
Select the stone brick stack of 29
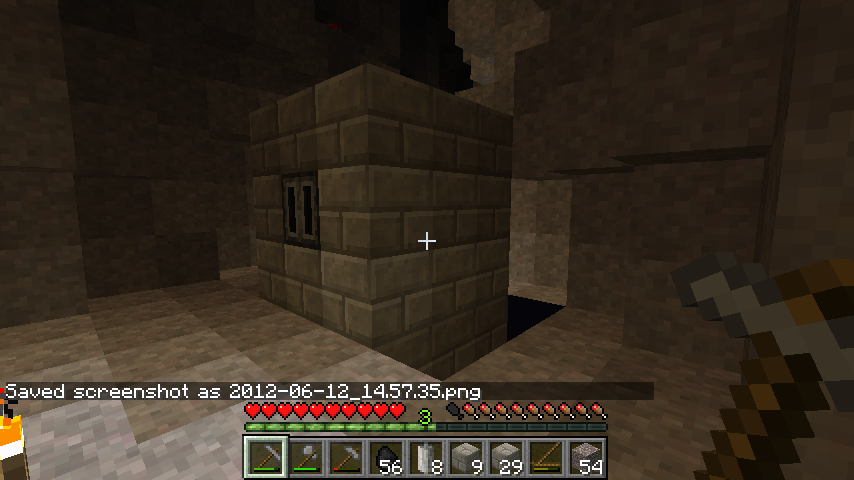point(507,458)
